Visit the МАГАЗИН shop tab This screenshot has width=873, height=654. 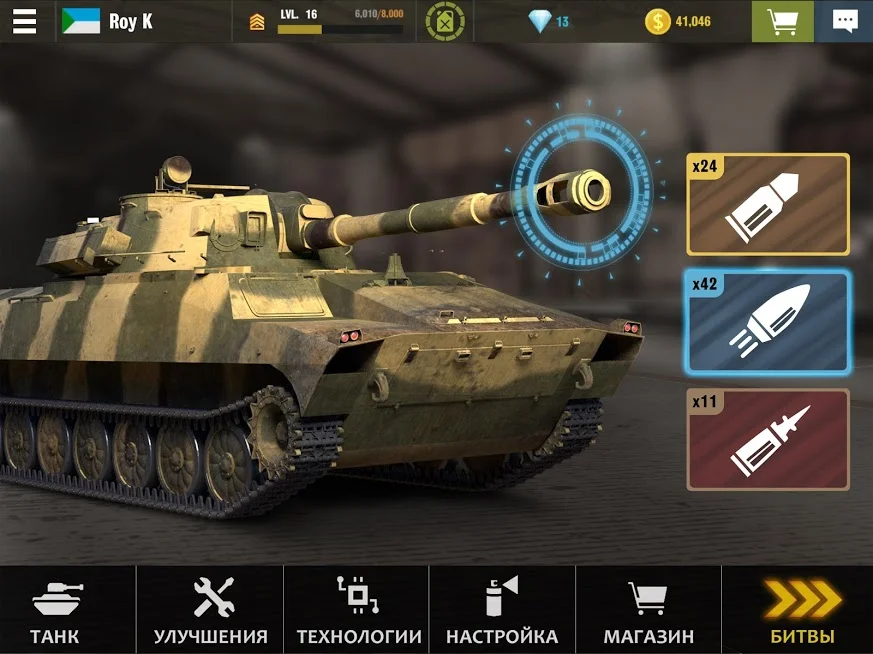point(648,610)
